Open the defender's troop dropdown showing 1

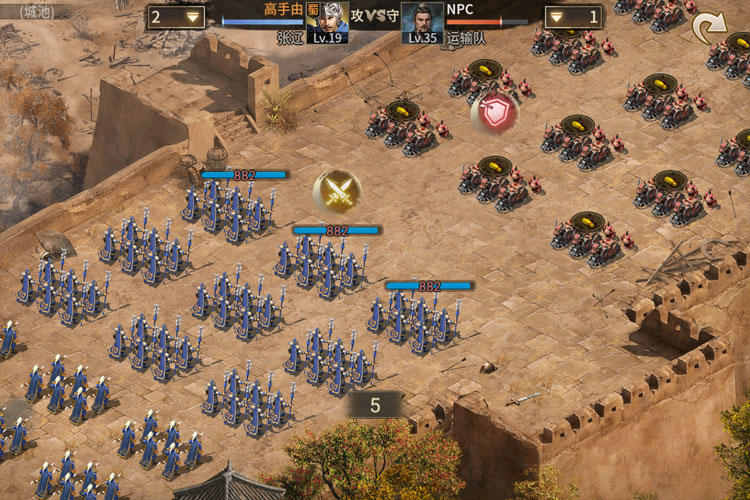[574, 17]
